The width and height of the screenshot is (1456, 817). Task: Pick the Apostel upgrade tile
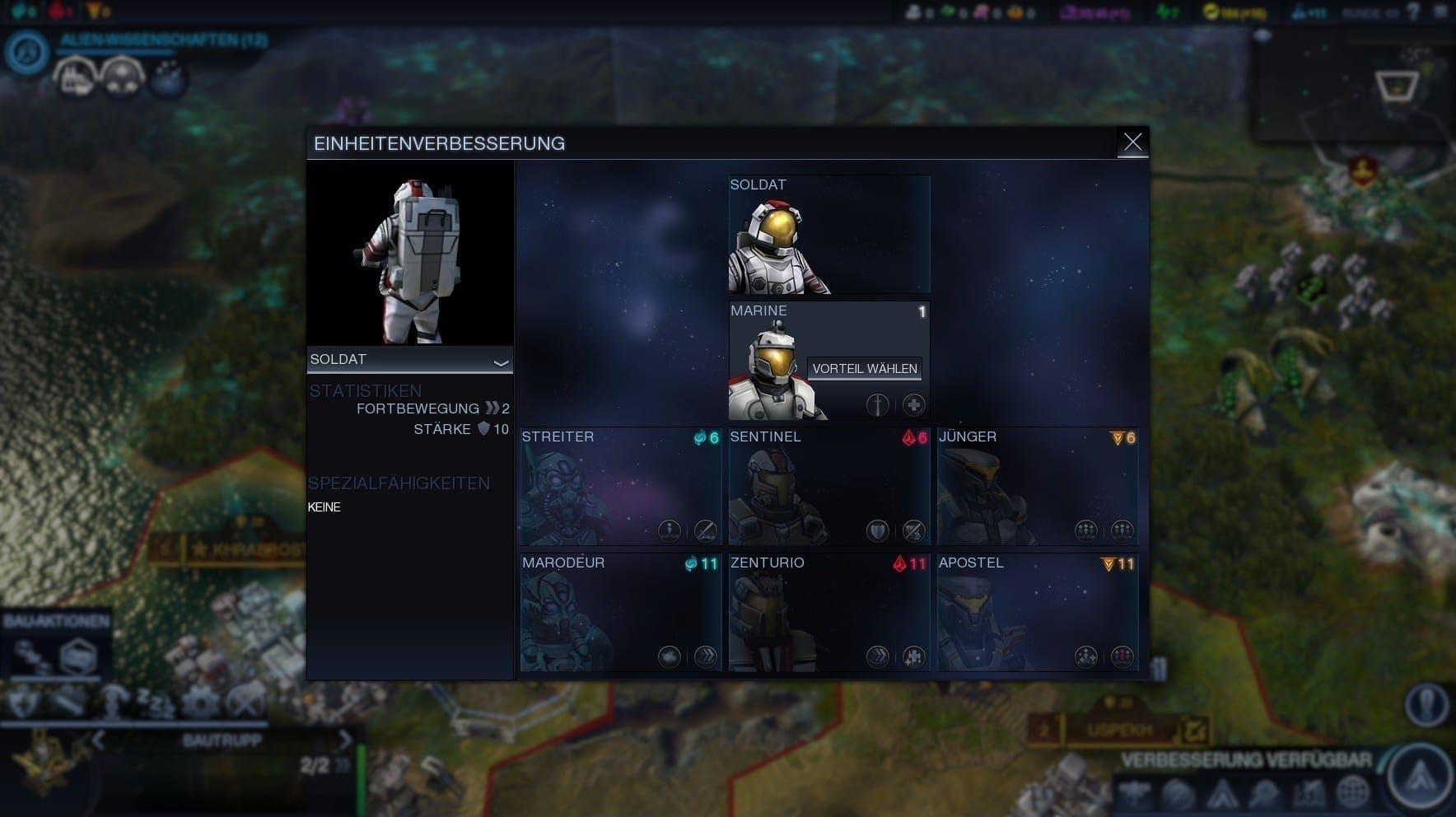(x=1038, y=612)
